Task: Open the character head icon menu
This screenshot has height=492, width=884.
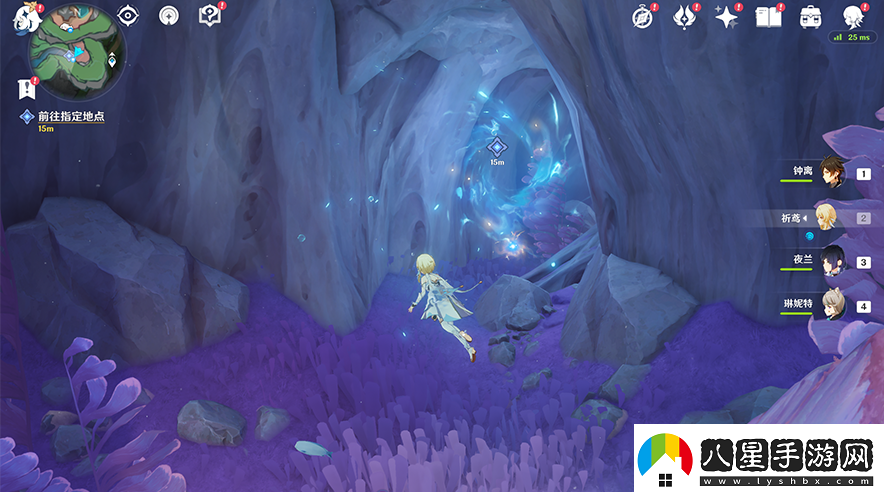Action: pos(852,16)
